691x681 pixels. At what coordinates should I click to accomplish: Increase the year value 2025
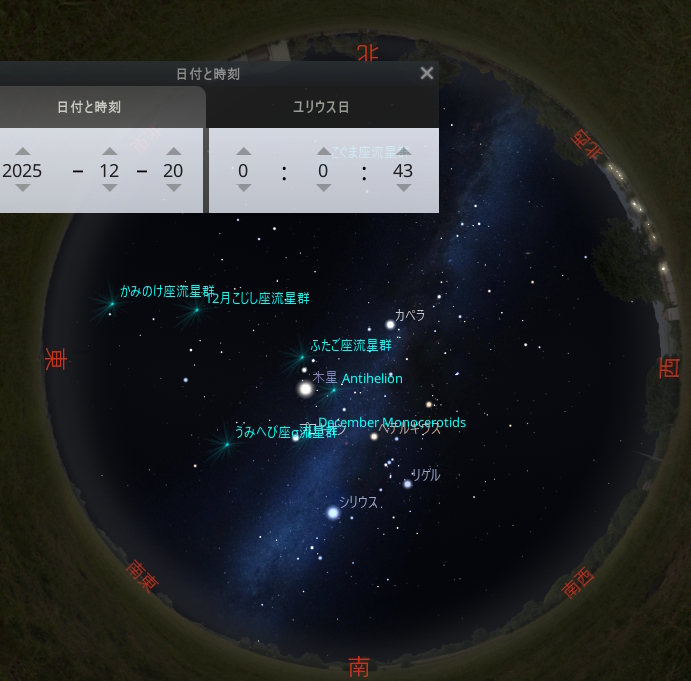22,151
